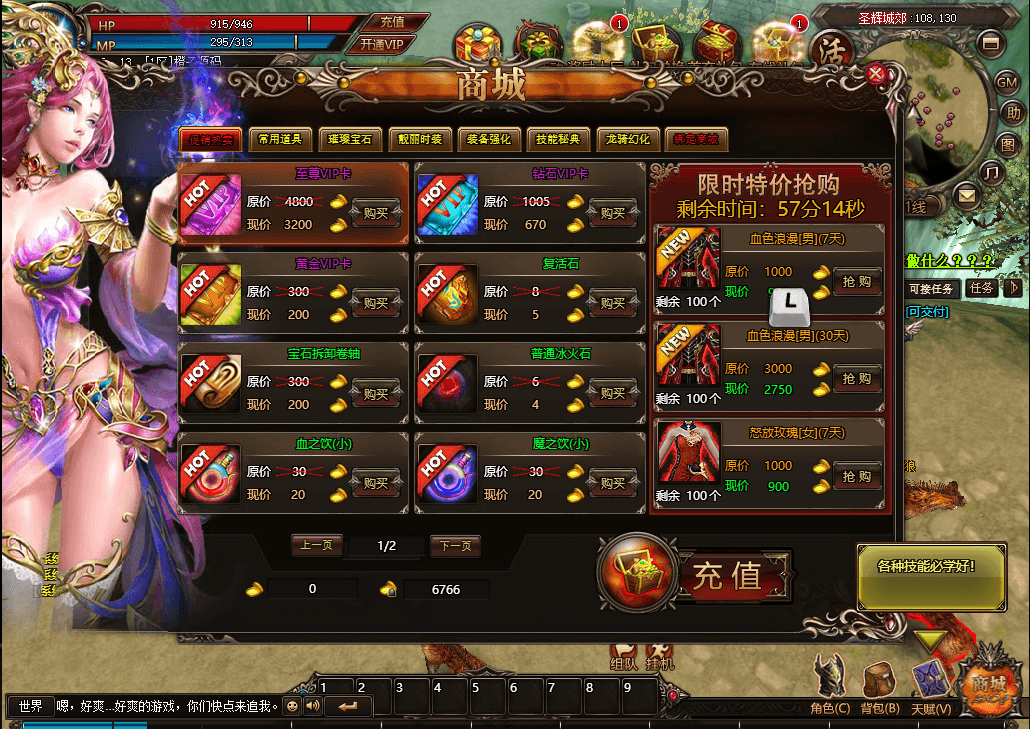Grab the 血色浪漫[男](30天) deal
1030x729 pixels.
tap(857, 379)
